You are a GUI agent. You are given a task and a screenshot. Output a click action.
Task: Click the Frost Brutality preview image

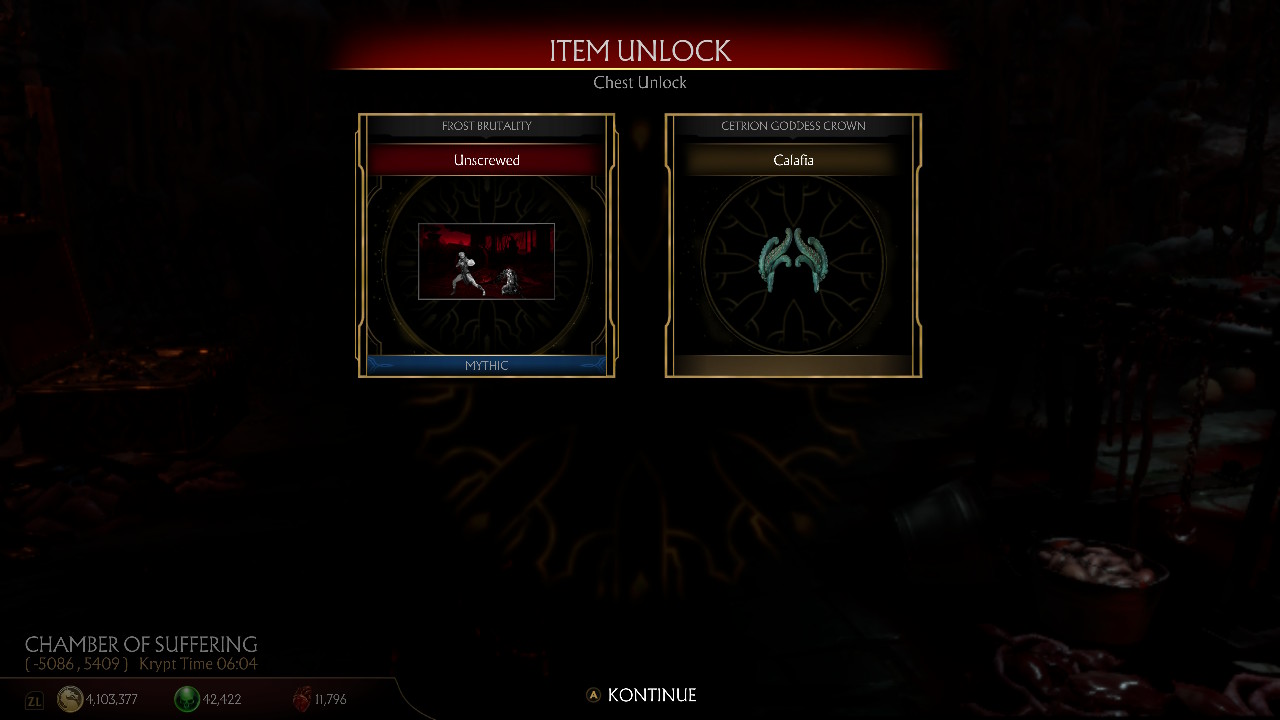click(486, 261)
